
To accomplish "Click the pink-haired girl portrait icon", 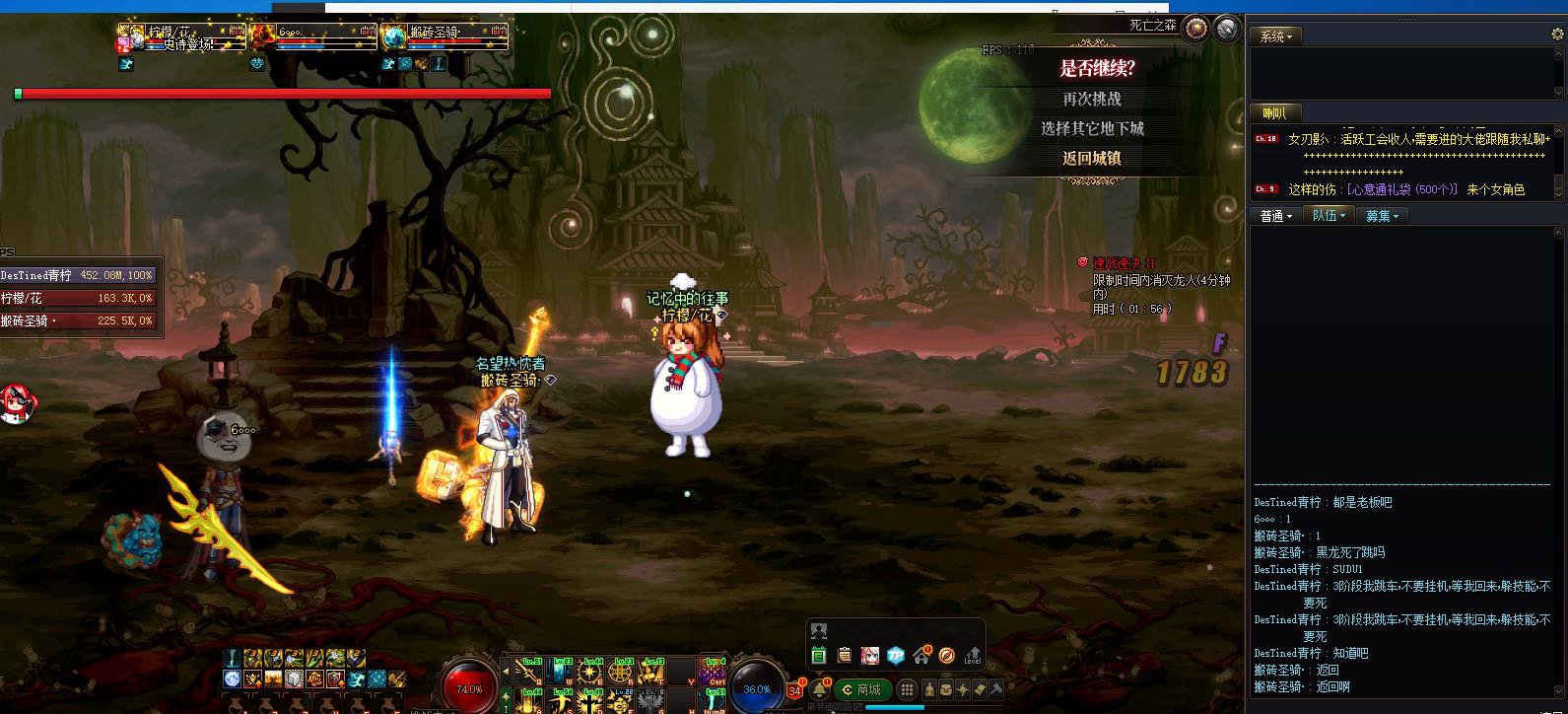I will [869, 655].
